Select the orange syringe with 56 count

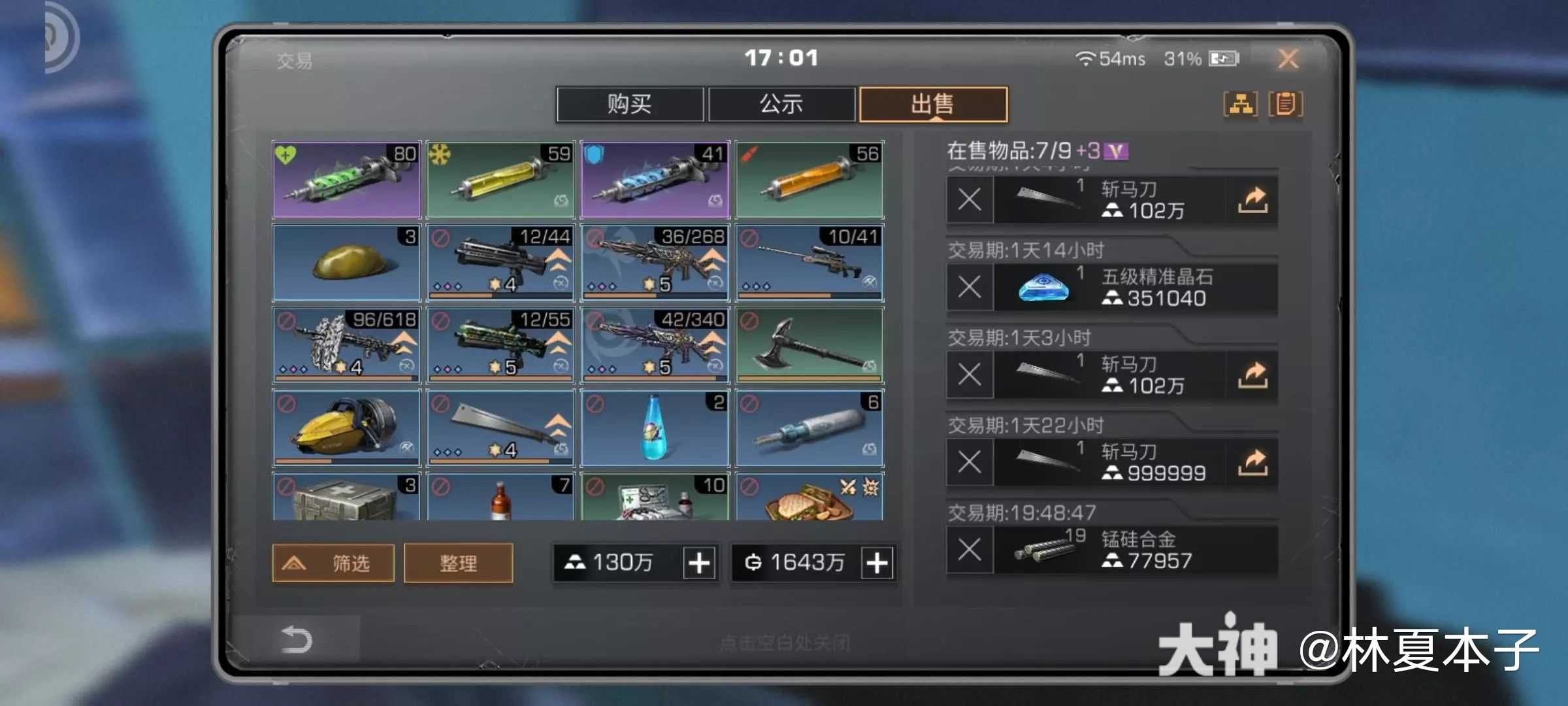[809, 180]
